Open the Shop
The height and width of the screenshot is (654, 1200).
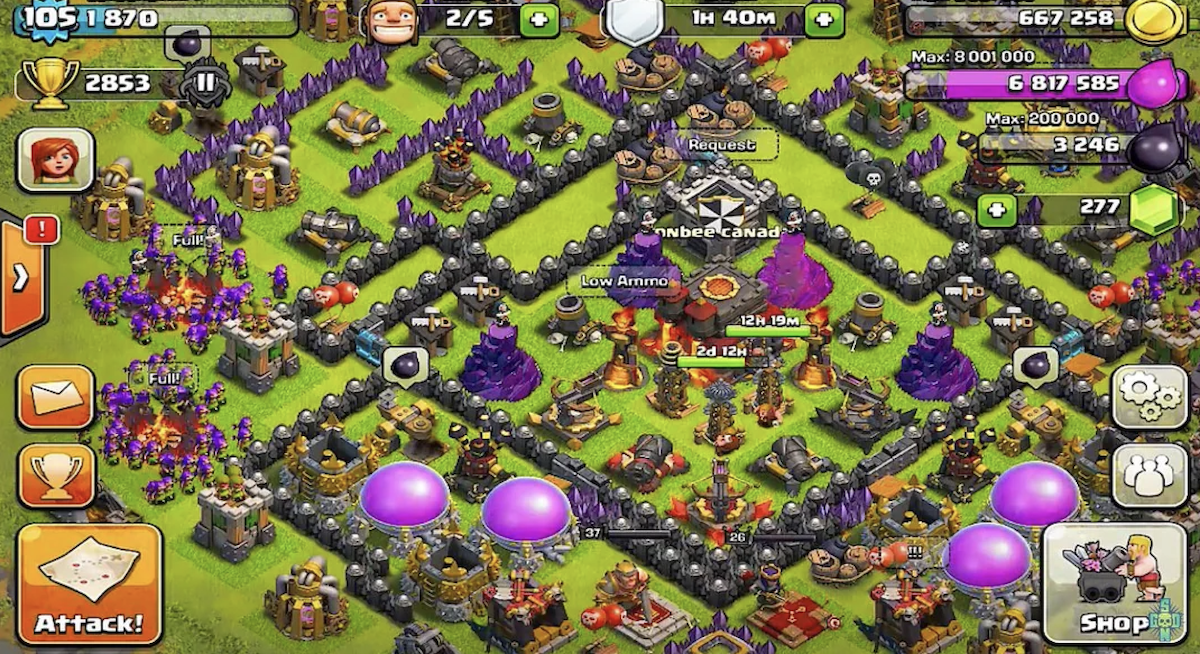point(1107,583)
